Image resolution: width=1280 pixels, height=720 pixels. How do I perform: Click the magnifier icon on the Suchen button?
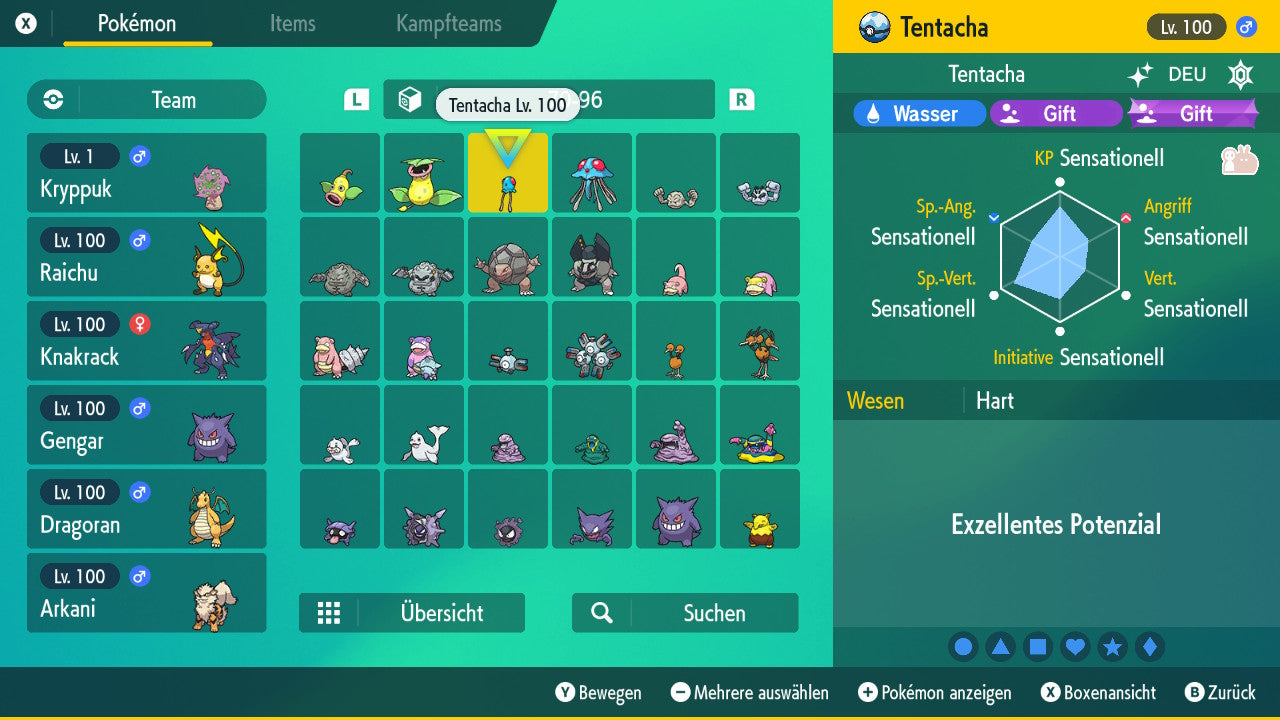[601, 612]
